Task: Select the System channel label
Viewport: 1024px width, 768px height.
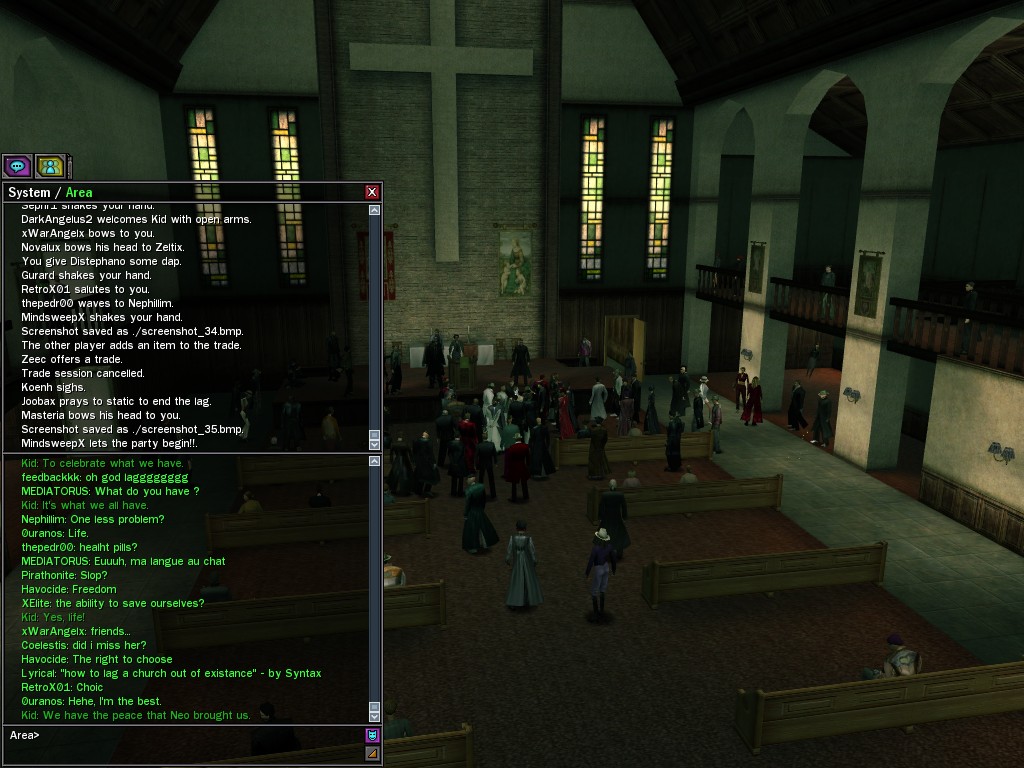Action: point(29,192)
